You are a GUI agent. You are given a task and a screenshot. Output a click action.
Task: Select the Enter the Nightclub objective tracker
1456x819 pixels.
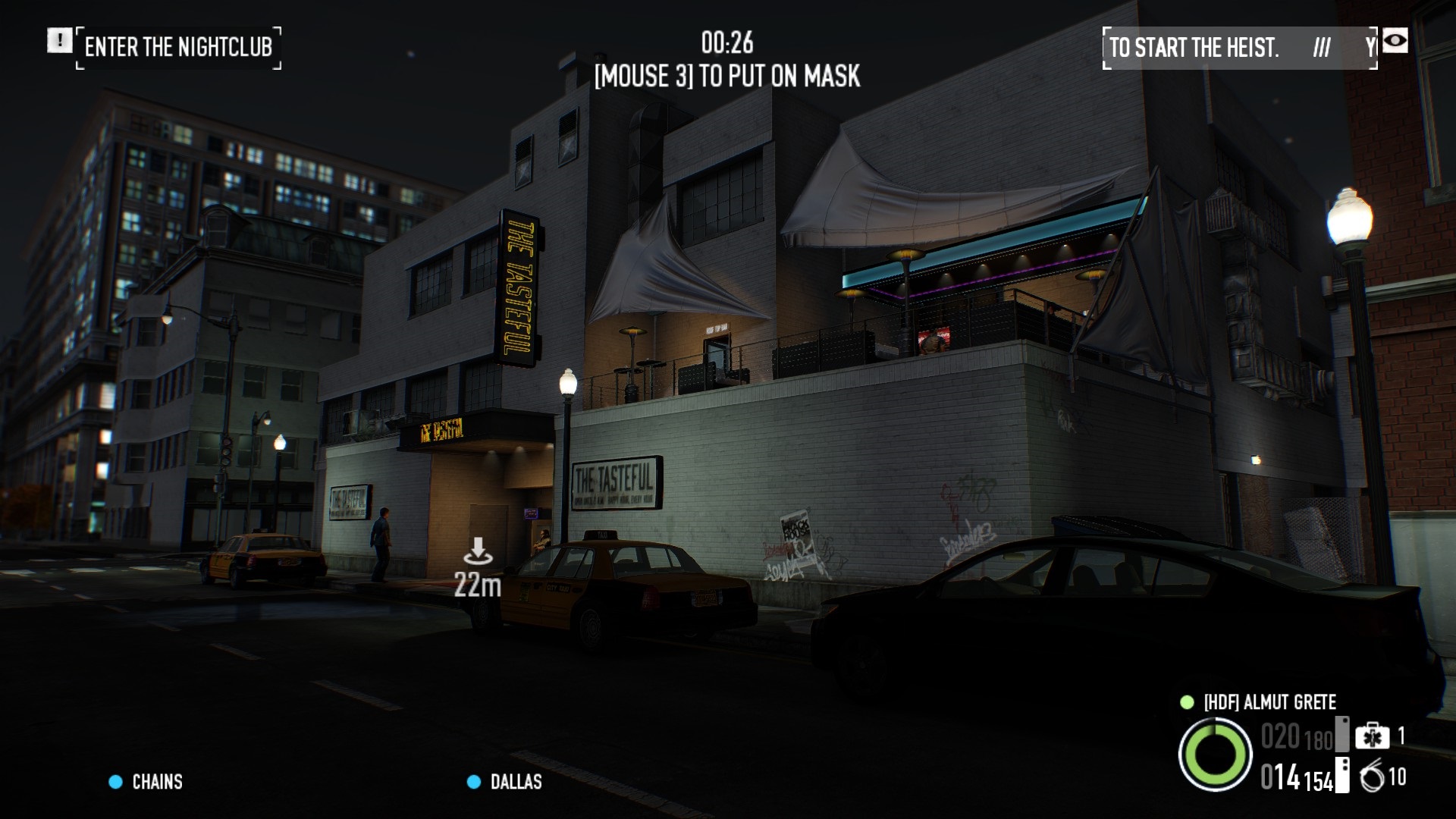coord(178,48)
